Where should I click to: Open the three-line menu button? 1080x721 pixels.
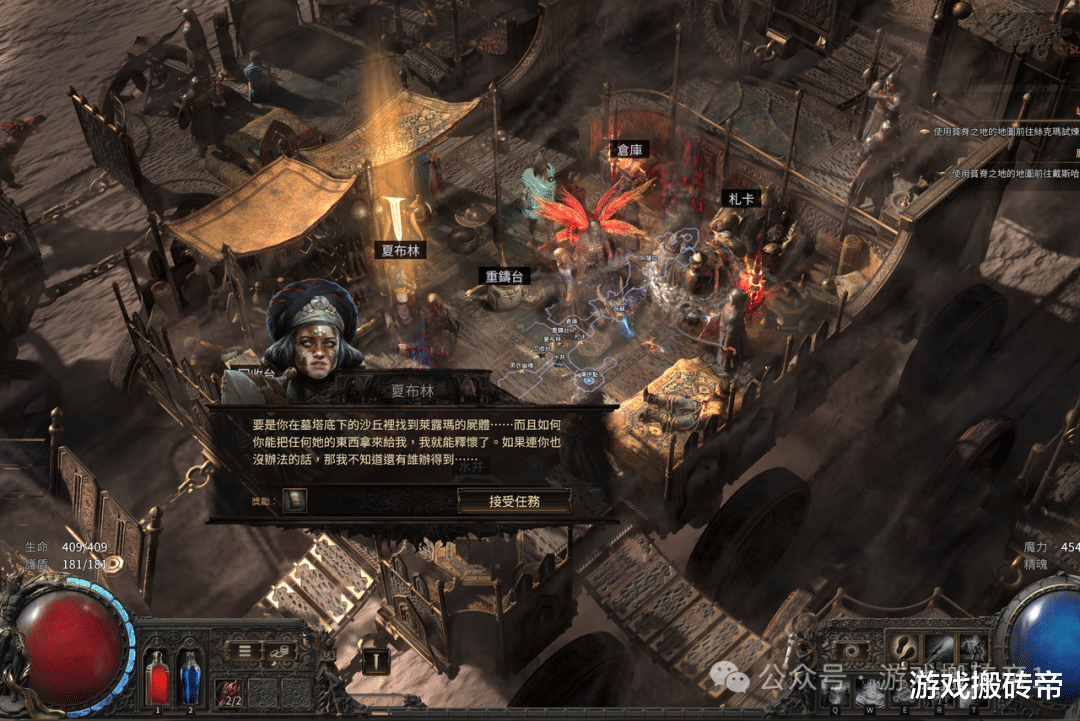coord(244,650)
